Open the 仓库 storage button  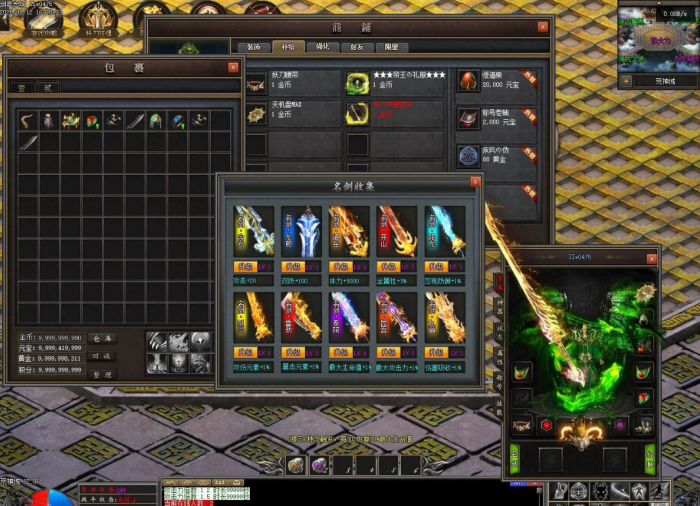(x=103, y=339)
